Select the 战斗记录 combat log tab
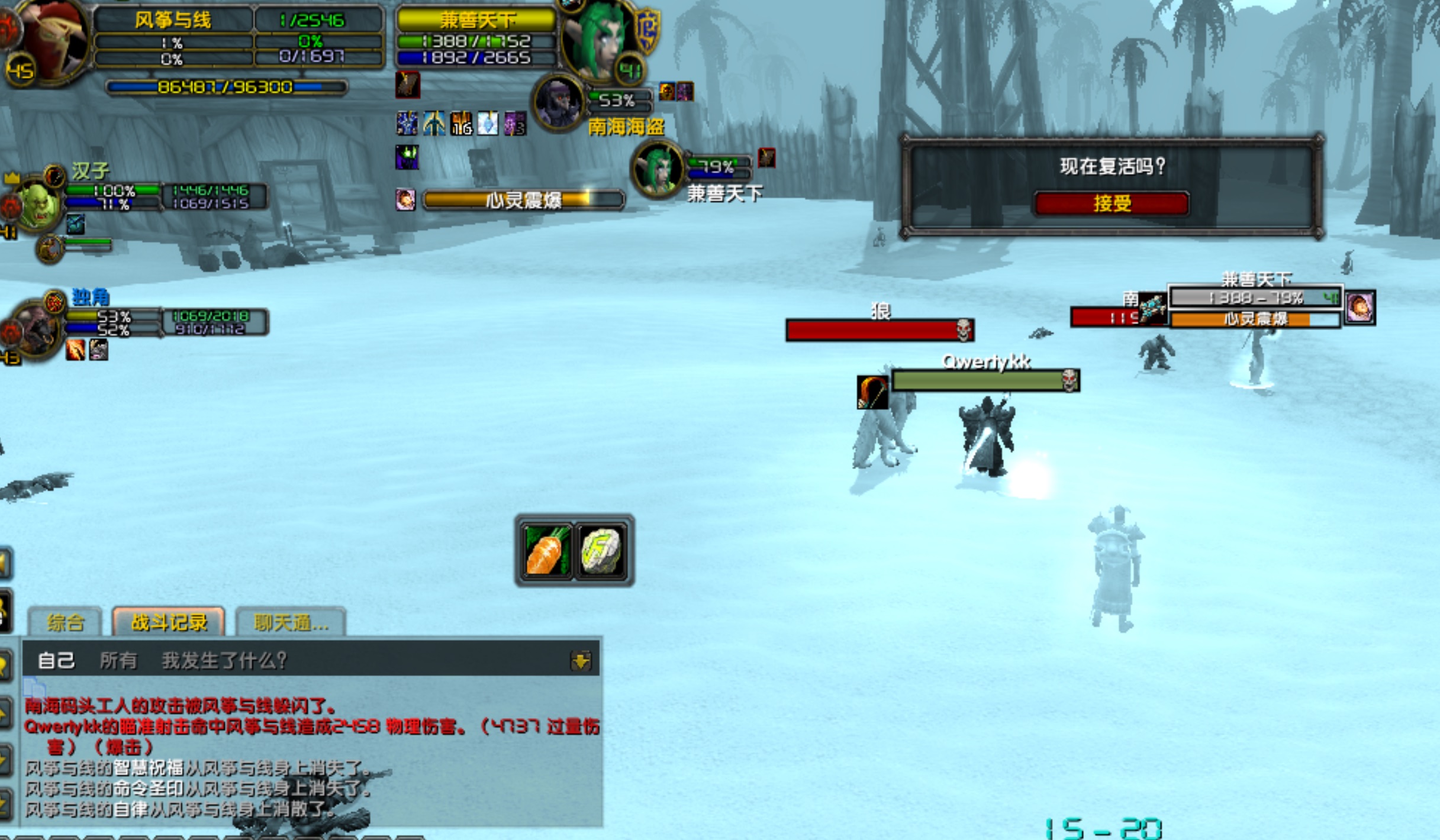 click(x=169, y=622)
